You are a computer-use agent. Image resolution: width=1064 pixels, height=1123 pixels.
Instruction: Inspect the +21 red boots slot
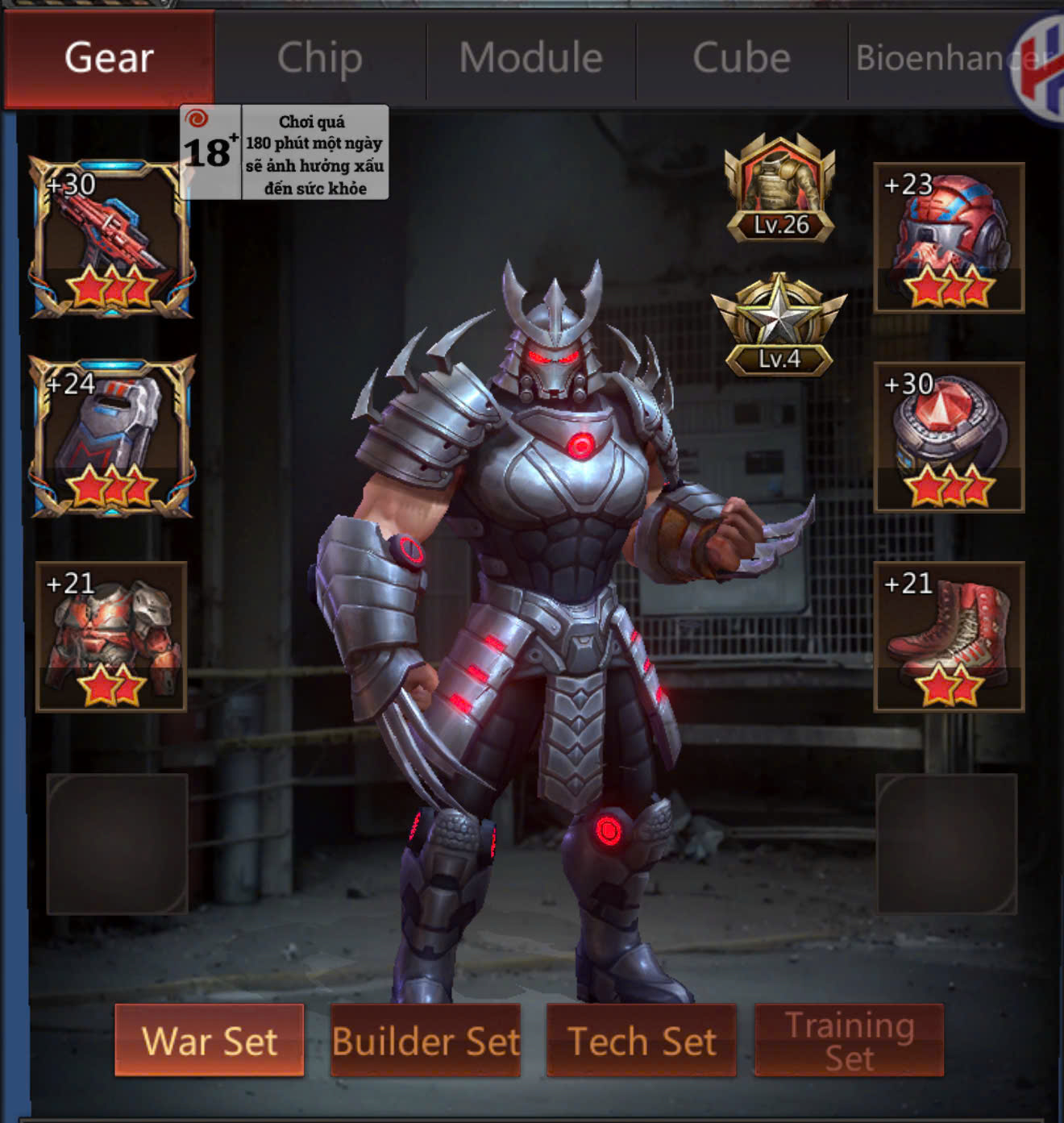[949, 636]
